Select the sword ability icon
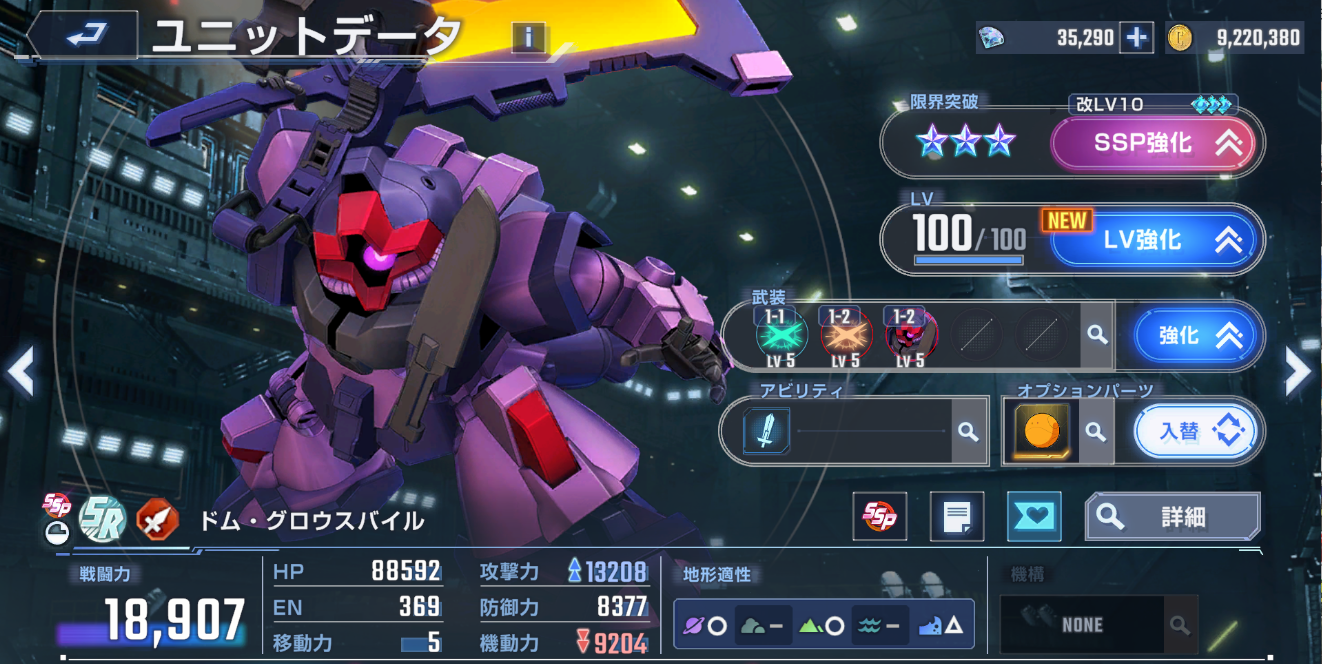The width and height of the screenshot is (1322, 664). tap(766, 431)
